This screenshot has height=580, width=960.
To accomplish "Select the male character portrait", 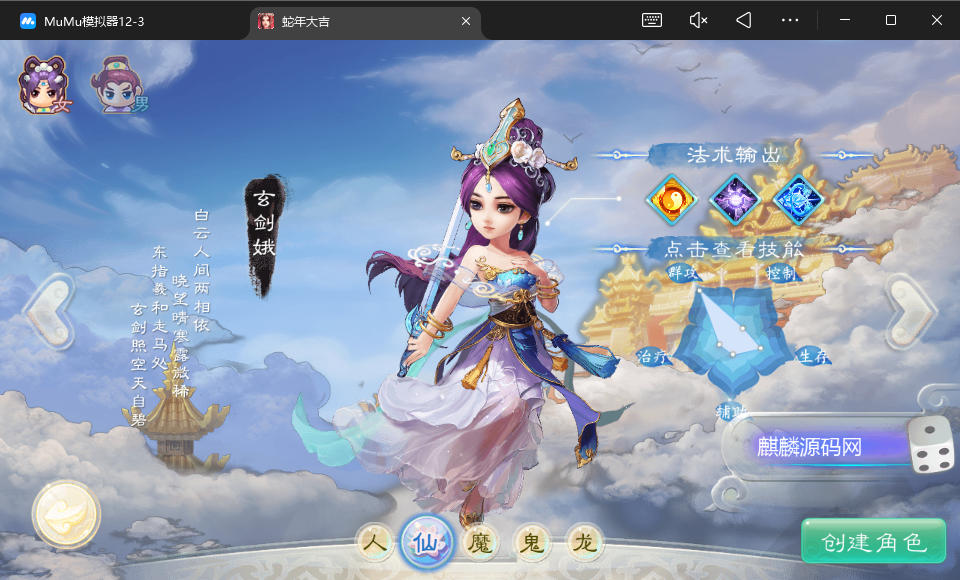I will tap(118, 85).
